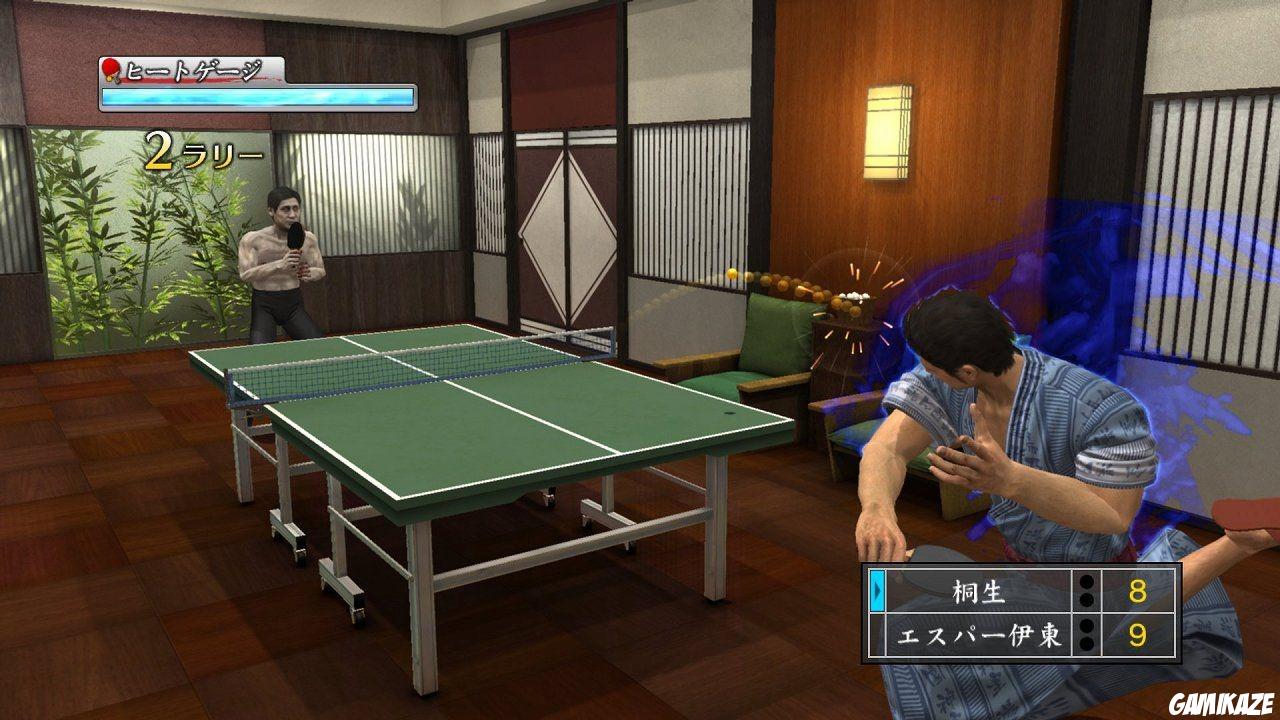Click the second score dot beside エスパー伊東
1280x720 pixels.
tap(1086, 641)
